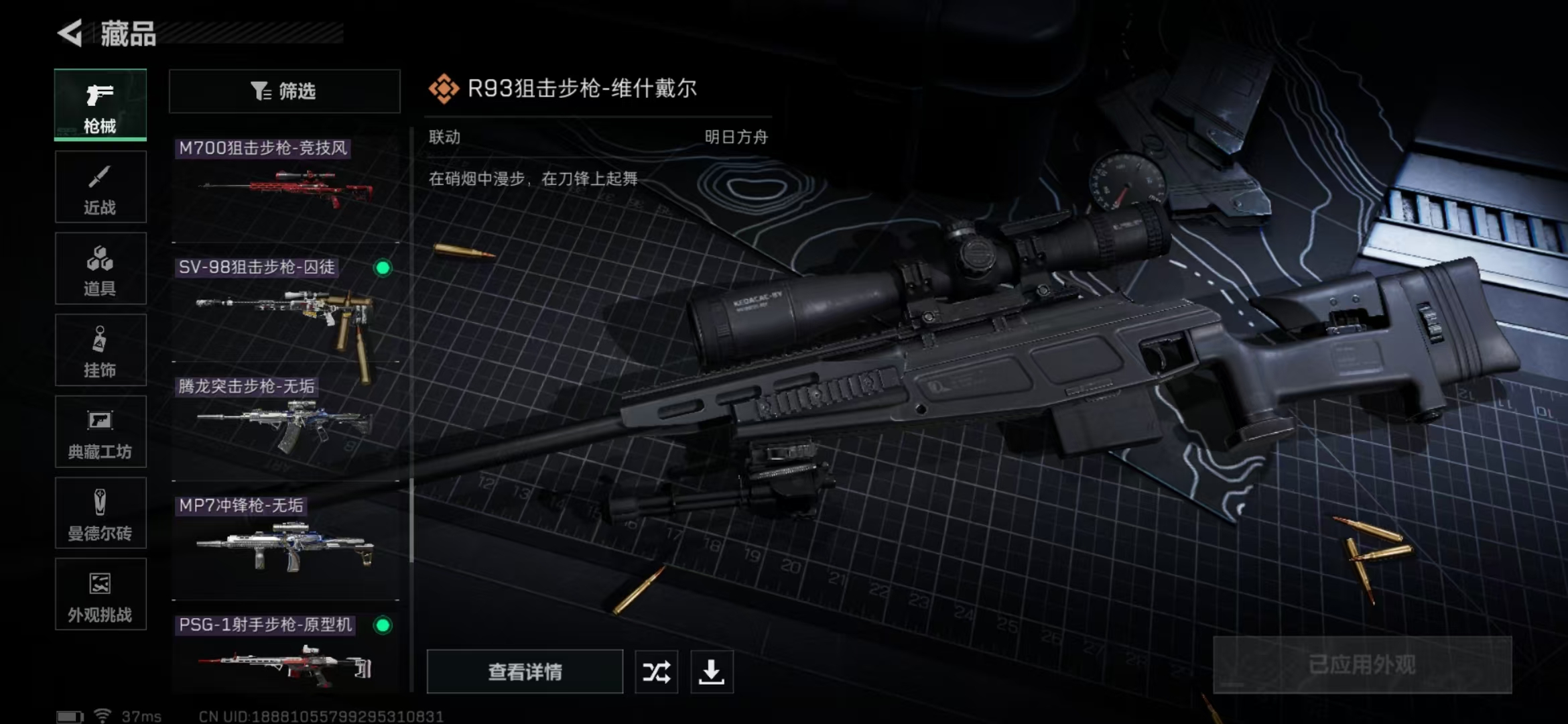Open the 筛选 filter button
Image resolution: width=1568 pixels, height=724 pixels.
pos(285,91)
